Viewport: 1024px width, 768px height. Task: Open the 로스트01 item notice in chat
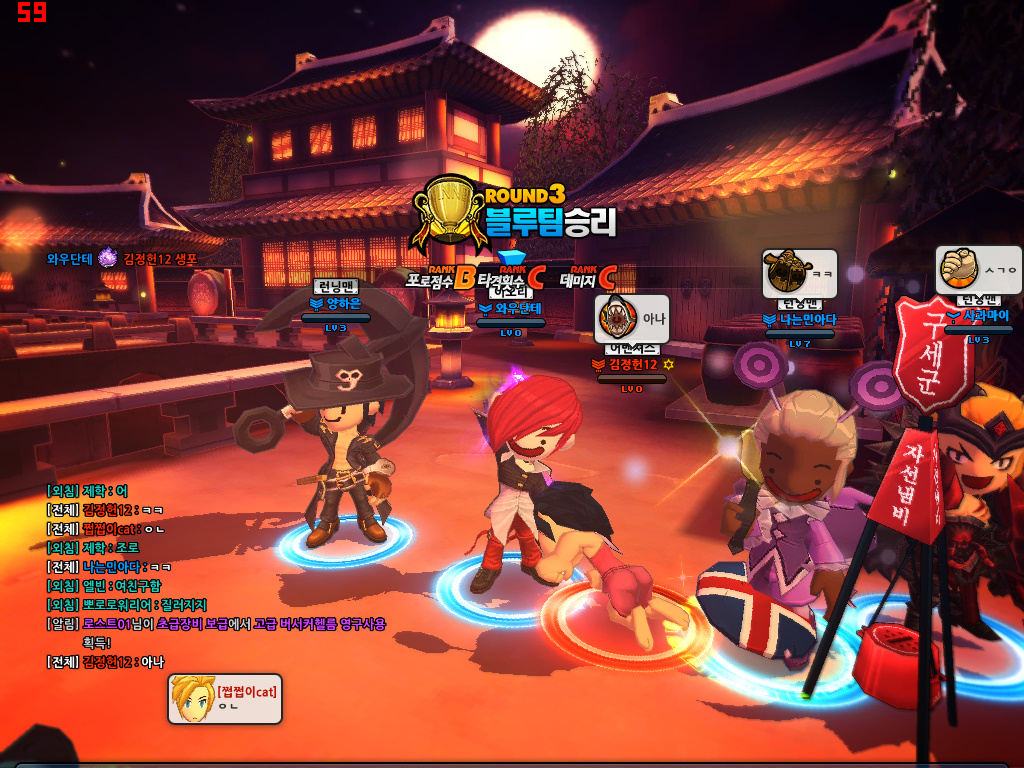coord(216,624)
